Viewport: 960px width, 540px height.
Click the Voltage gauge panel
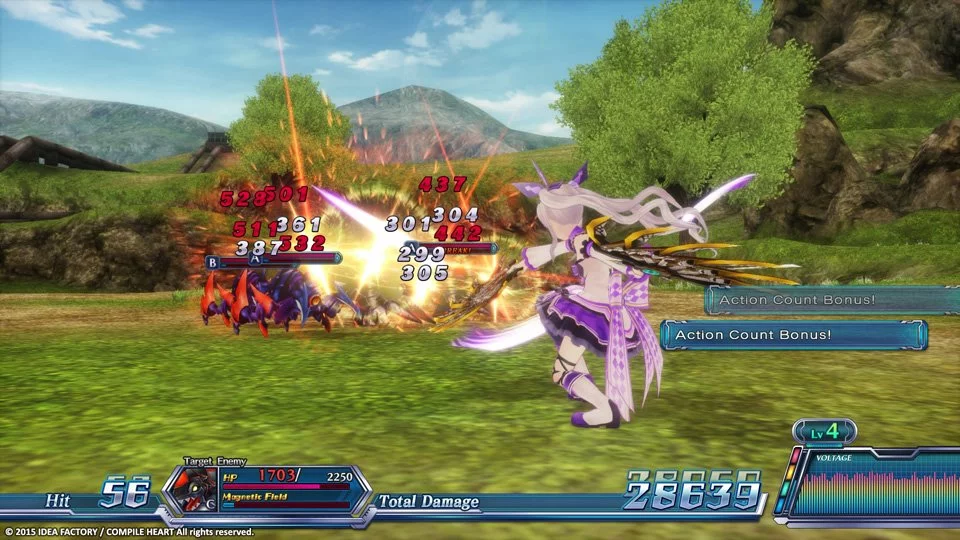872,484
